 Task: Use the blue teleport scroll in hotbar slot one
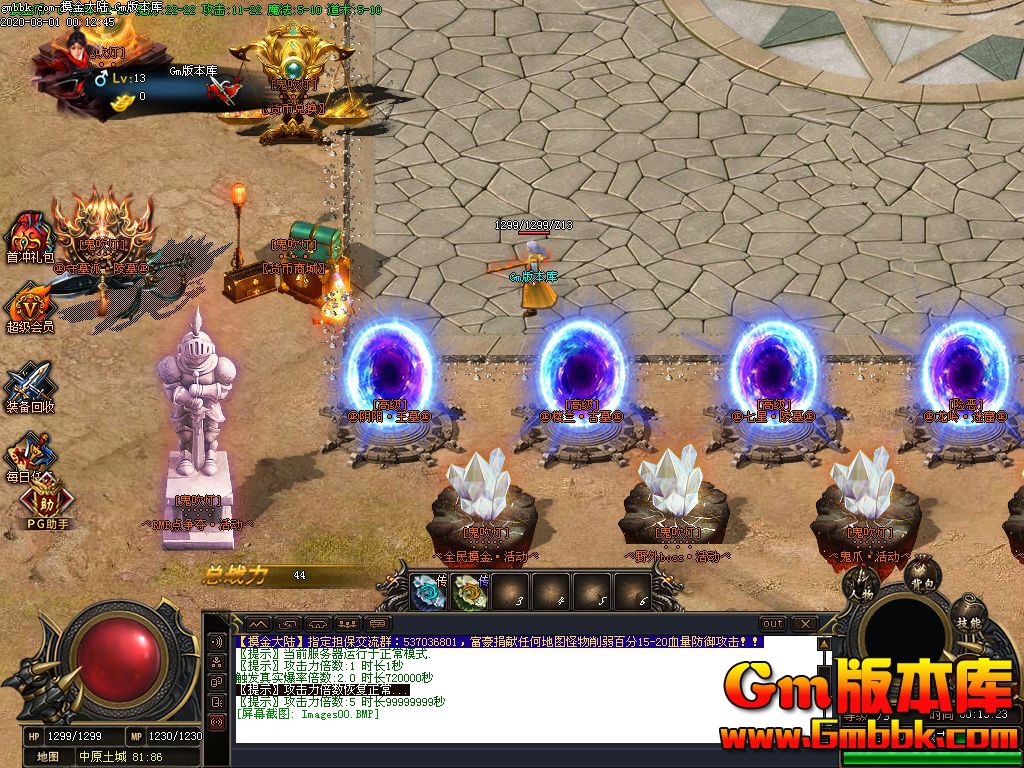click(431, 591)
